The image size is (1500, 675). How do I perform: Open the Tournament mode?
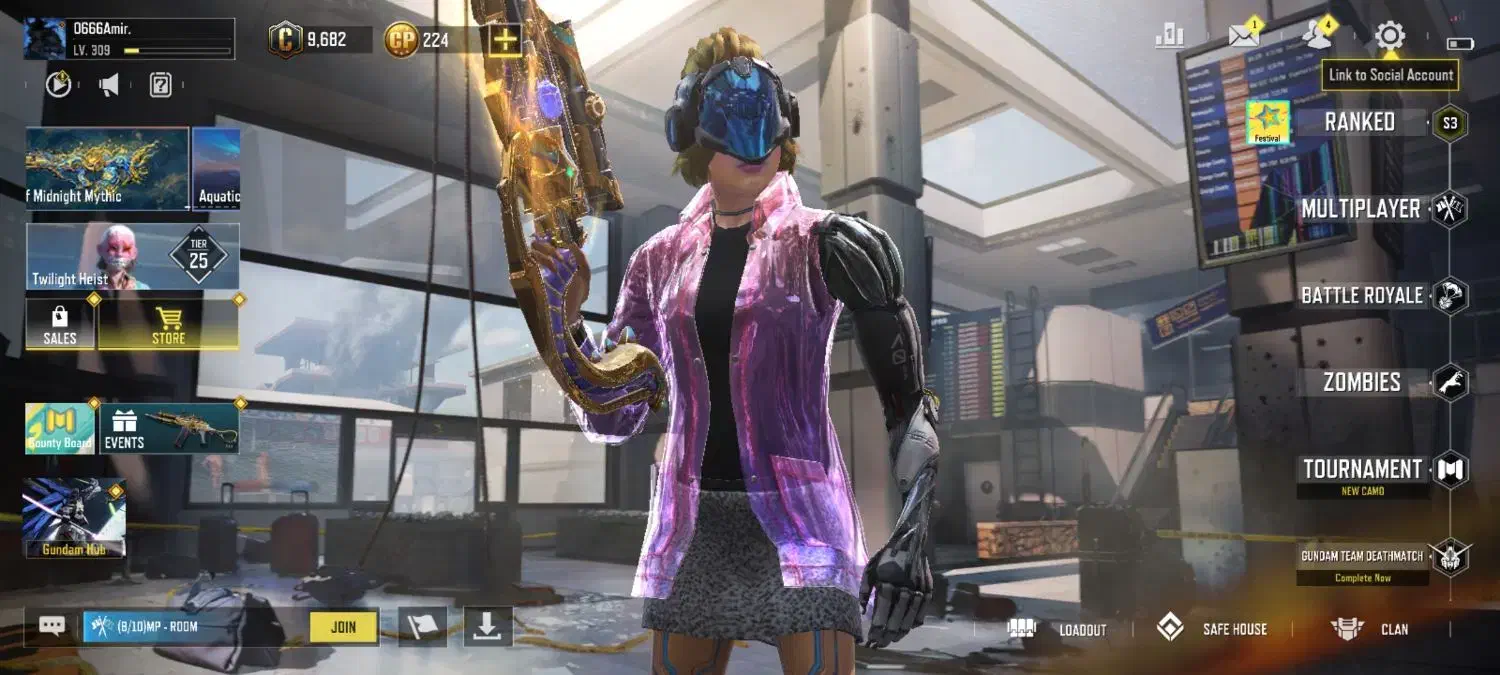pos(1362,469)
